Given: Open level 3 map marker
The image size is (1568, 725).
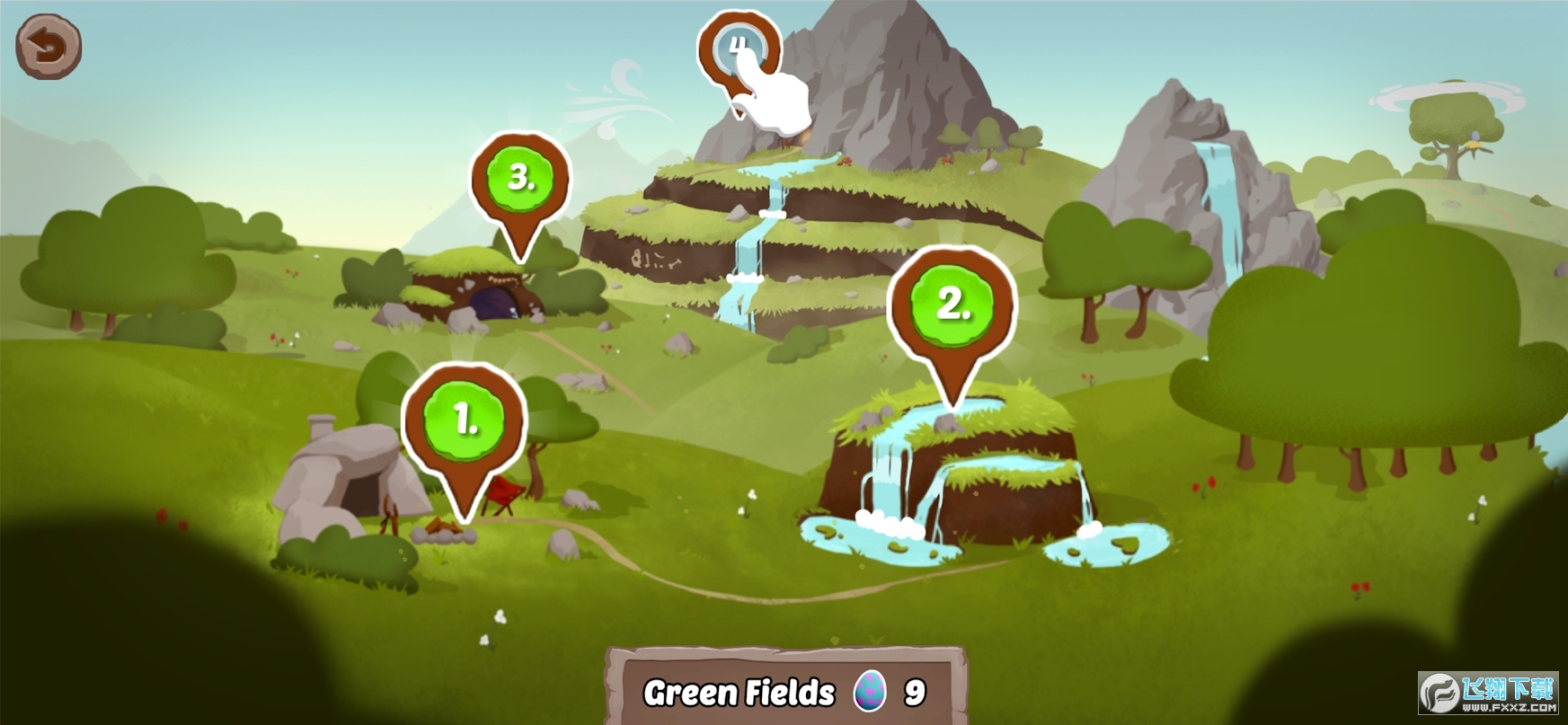Looking at the screenshot, I should point(520,178).
